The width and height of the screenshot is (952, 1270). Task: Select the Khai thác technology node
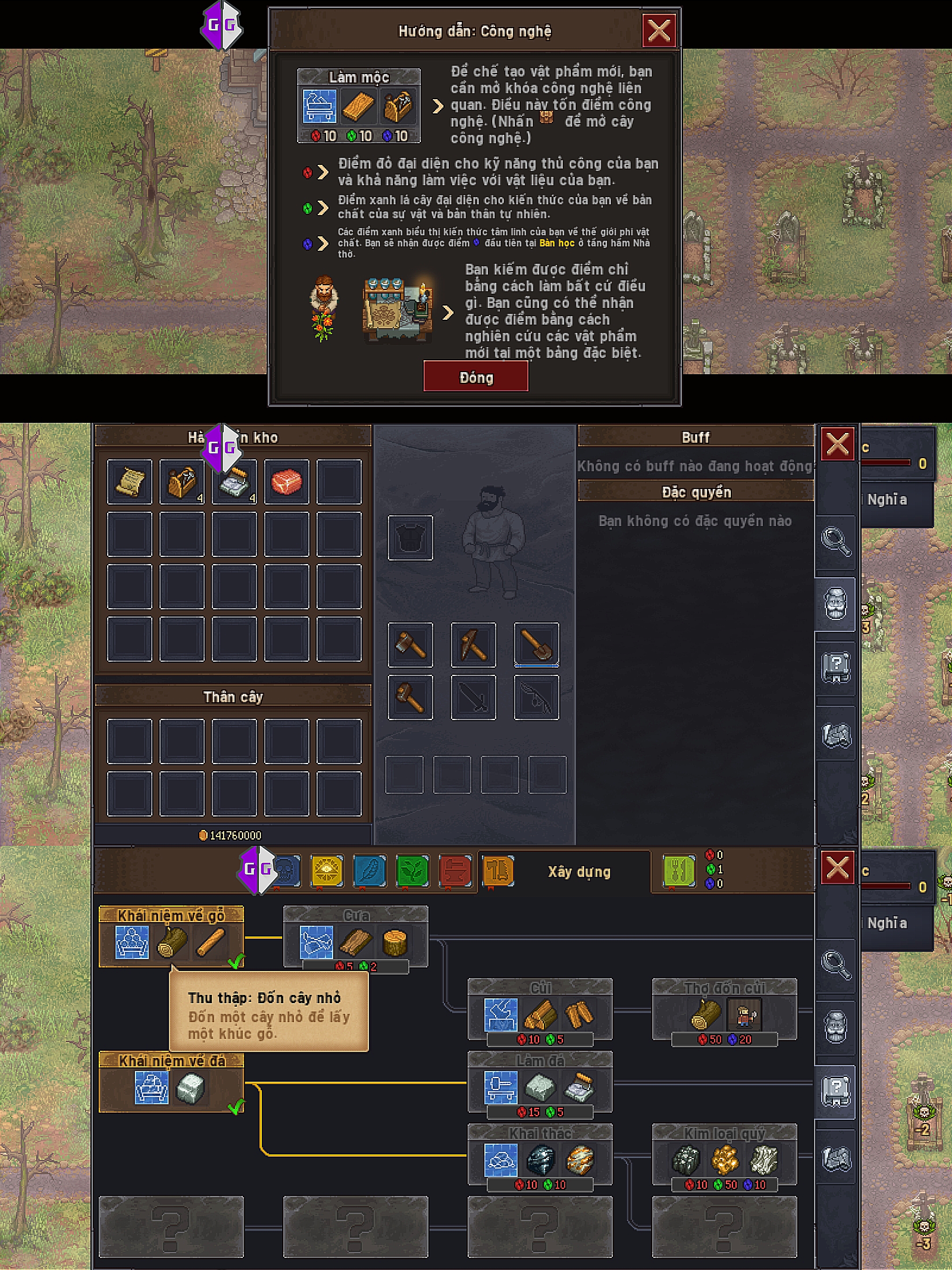click(540, 1156)
